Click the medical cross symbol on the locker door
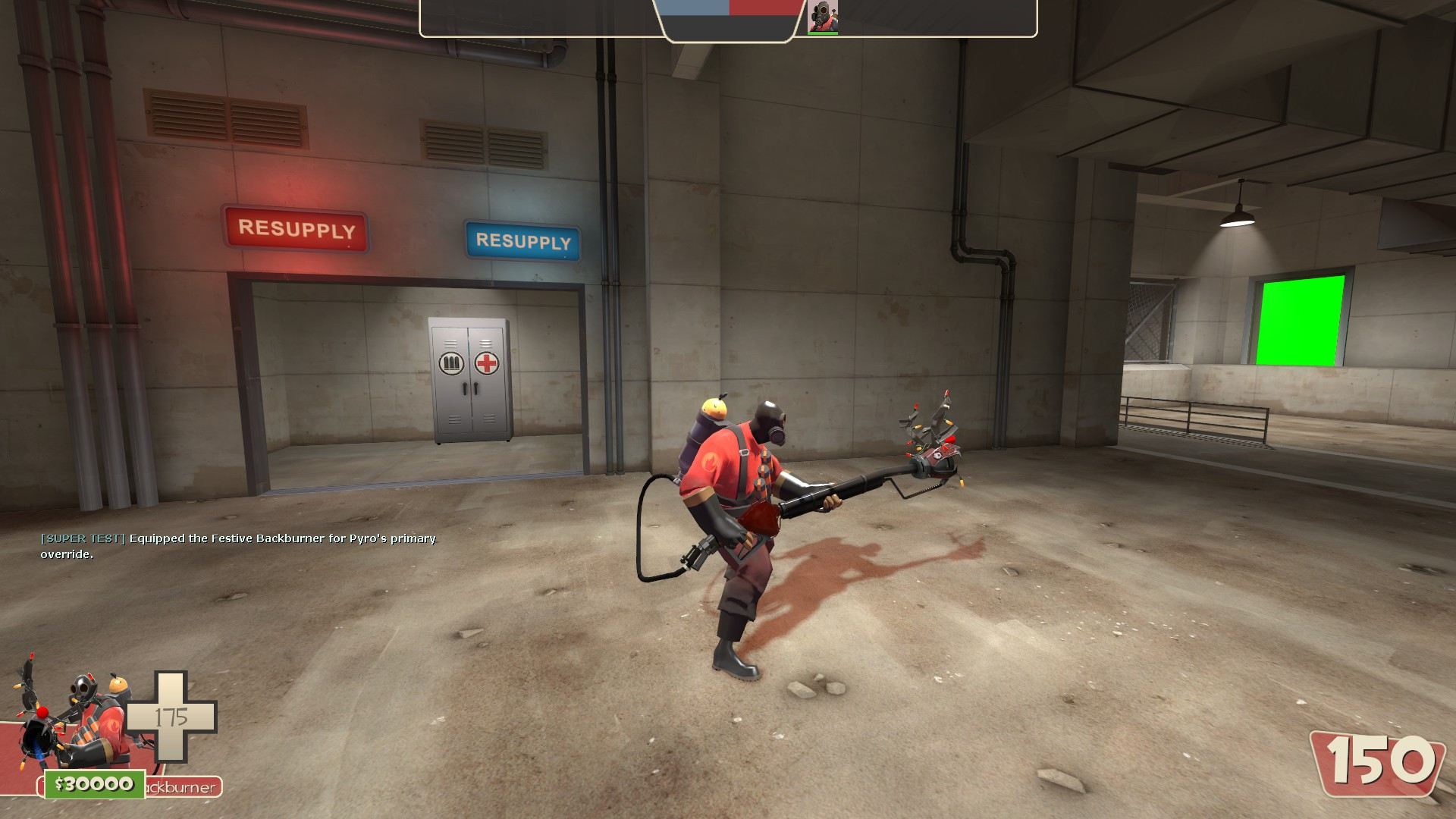Viewport: 1456px width, 819px height. [x=488, y=364]
